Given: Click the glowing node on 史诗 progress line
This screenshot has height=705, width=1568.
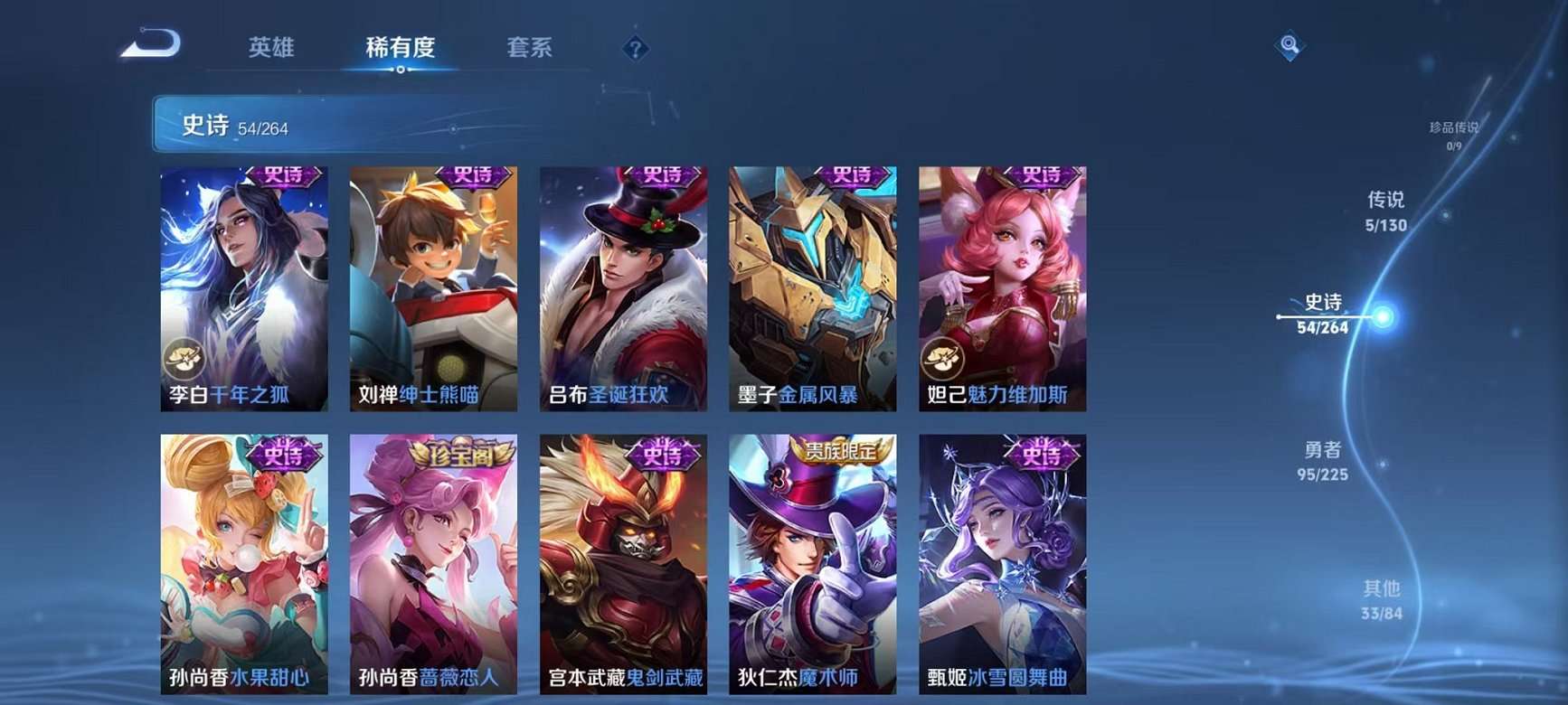Looking at the screenshot, I should [1383, 315].
